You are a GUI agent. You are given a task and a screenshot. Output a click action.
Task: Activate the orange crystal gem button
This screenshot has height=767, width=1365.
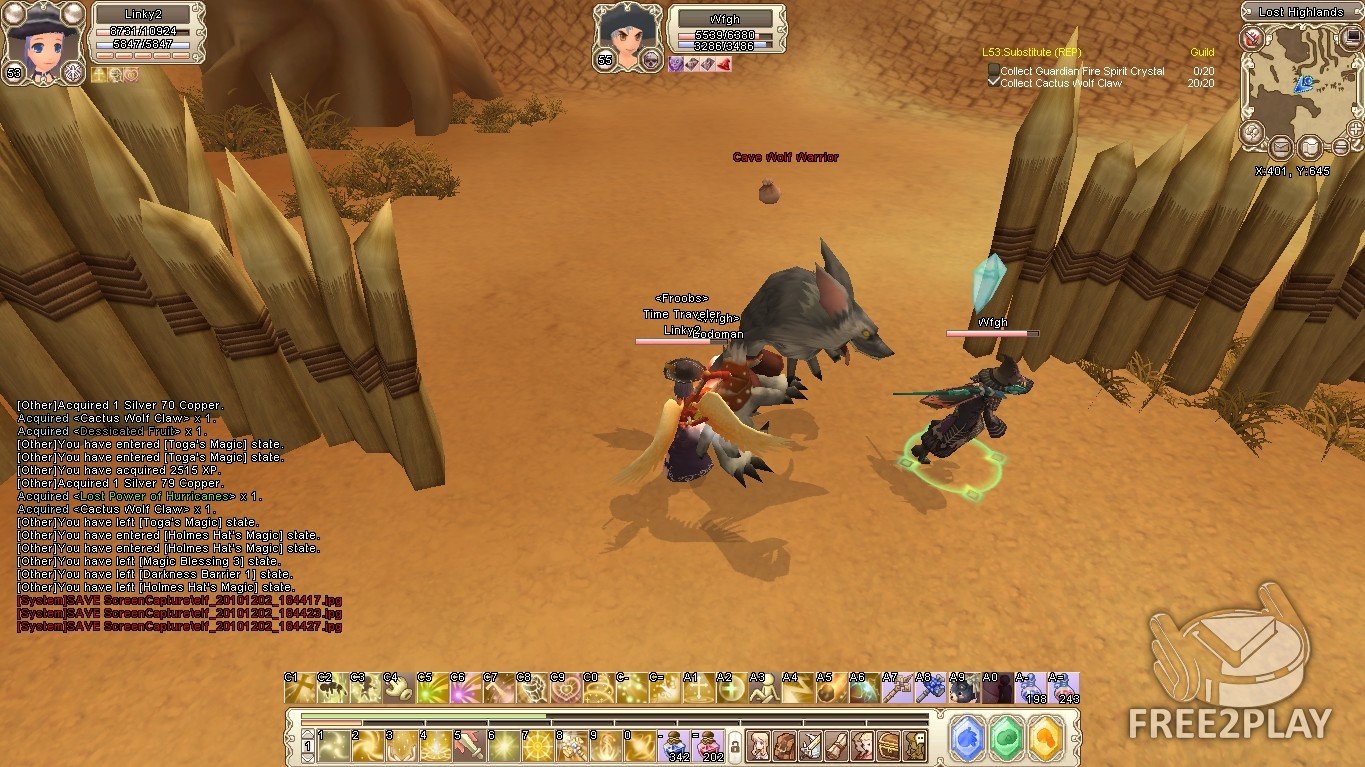coord(1046,738)
